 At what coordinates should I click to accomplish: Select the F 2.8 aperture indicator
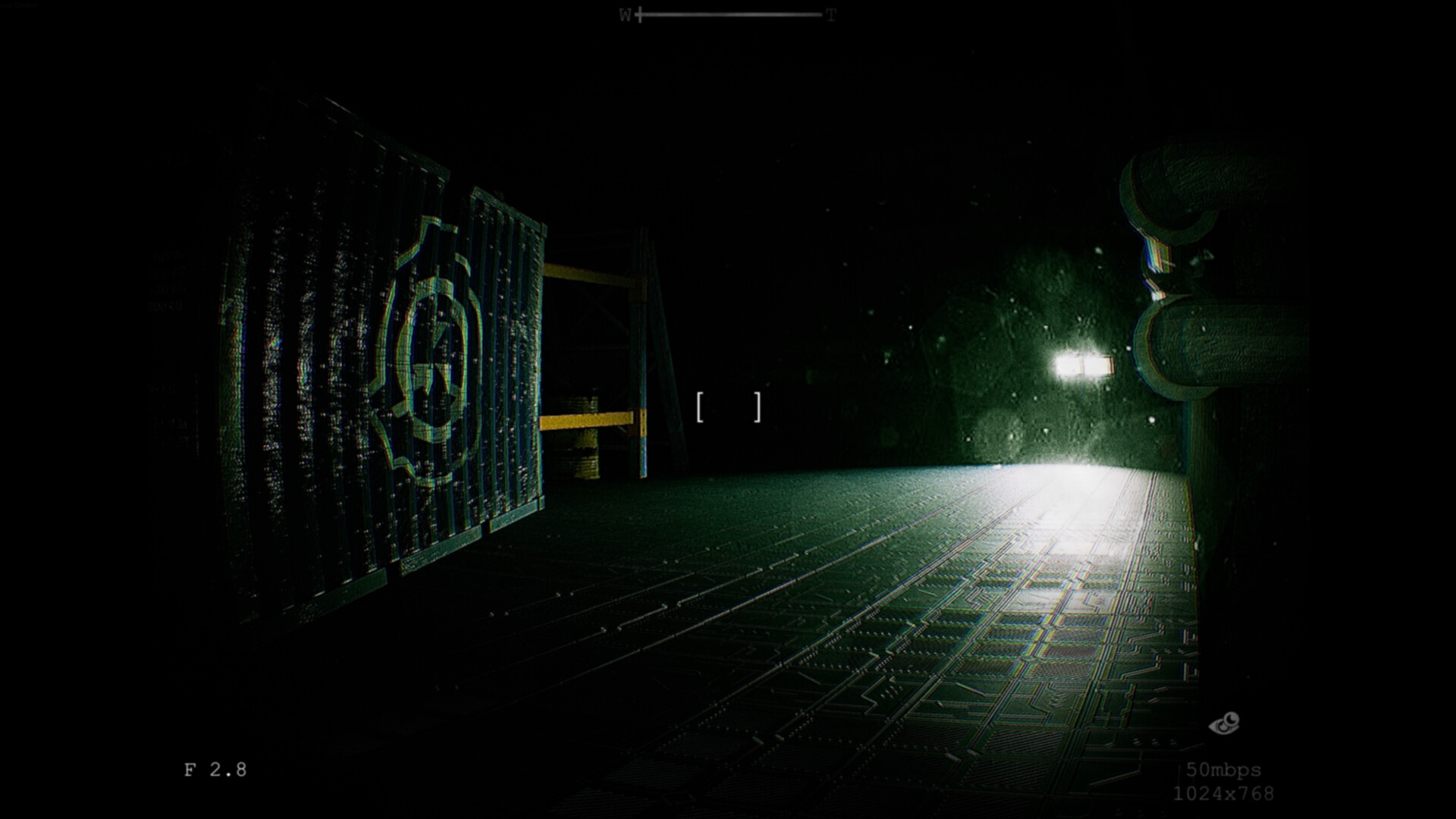click(215, 768)
